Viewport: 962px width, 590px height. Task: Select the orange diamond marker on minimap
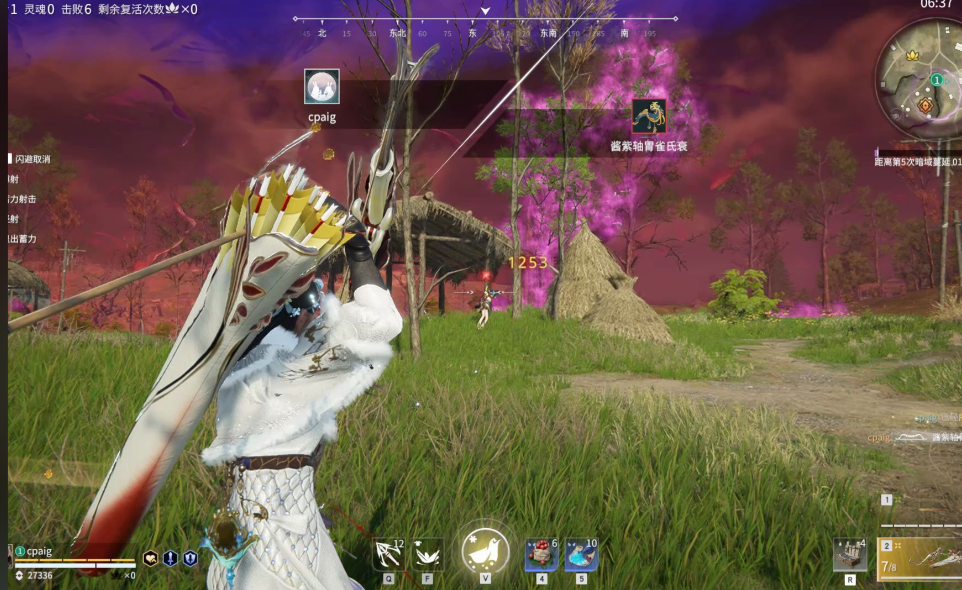pyautogui.click(x=925, y=104)
